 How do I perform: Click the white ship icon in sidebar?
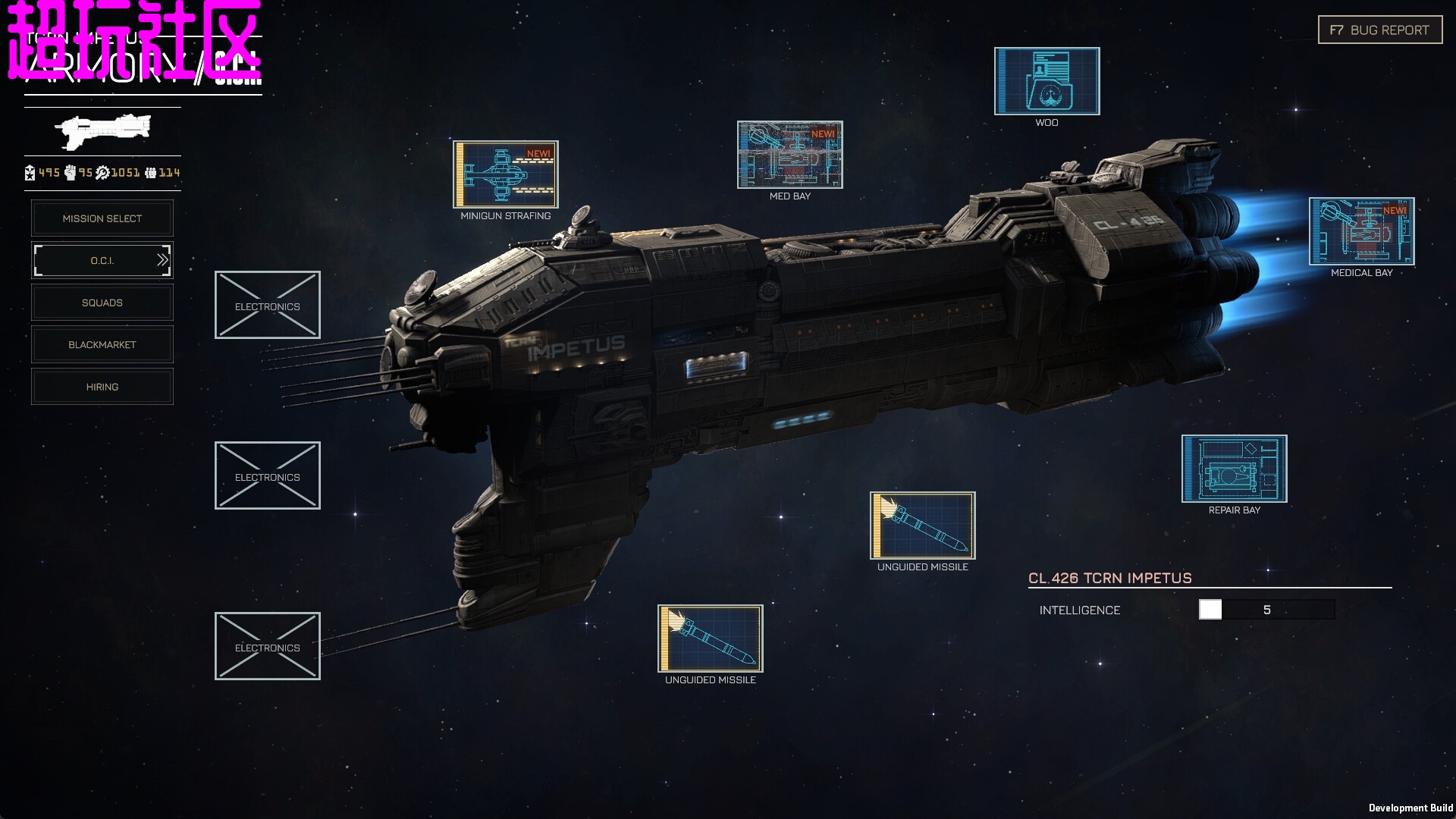(103, 131)
